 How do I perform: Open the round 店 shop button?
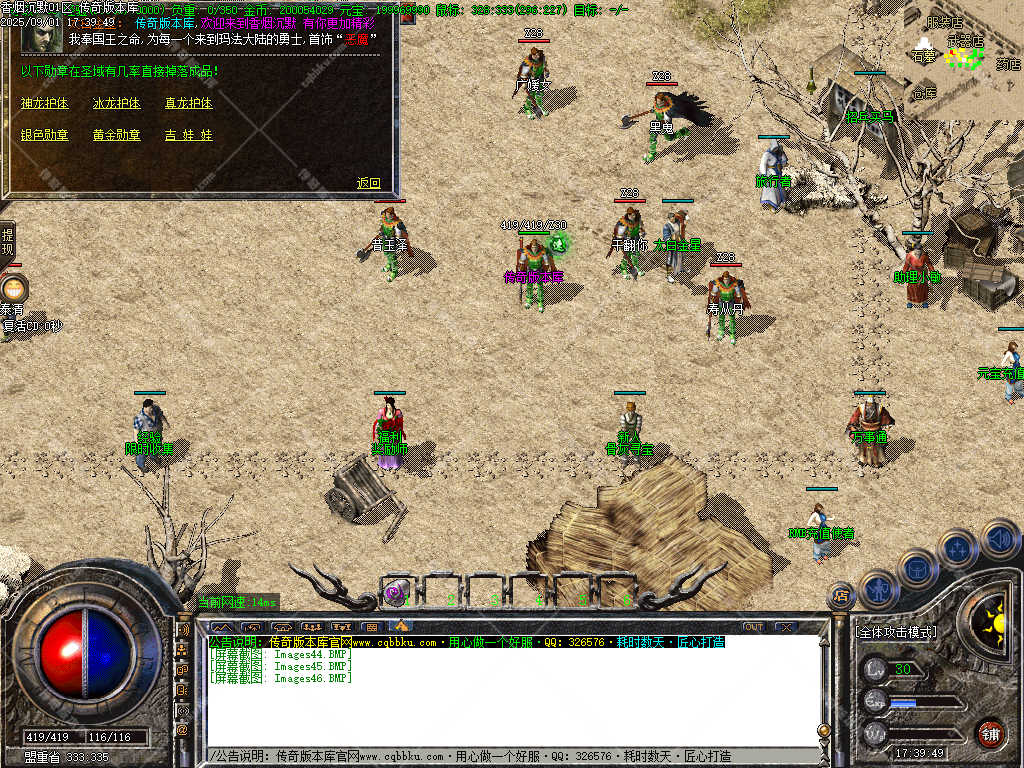pos(841,596)
